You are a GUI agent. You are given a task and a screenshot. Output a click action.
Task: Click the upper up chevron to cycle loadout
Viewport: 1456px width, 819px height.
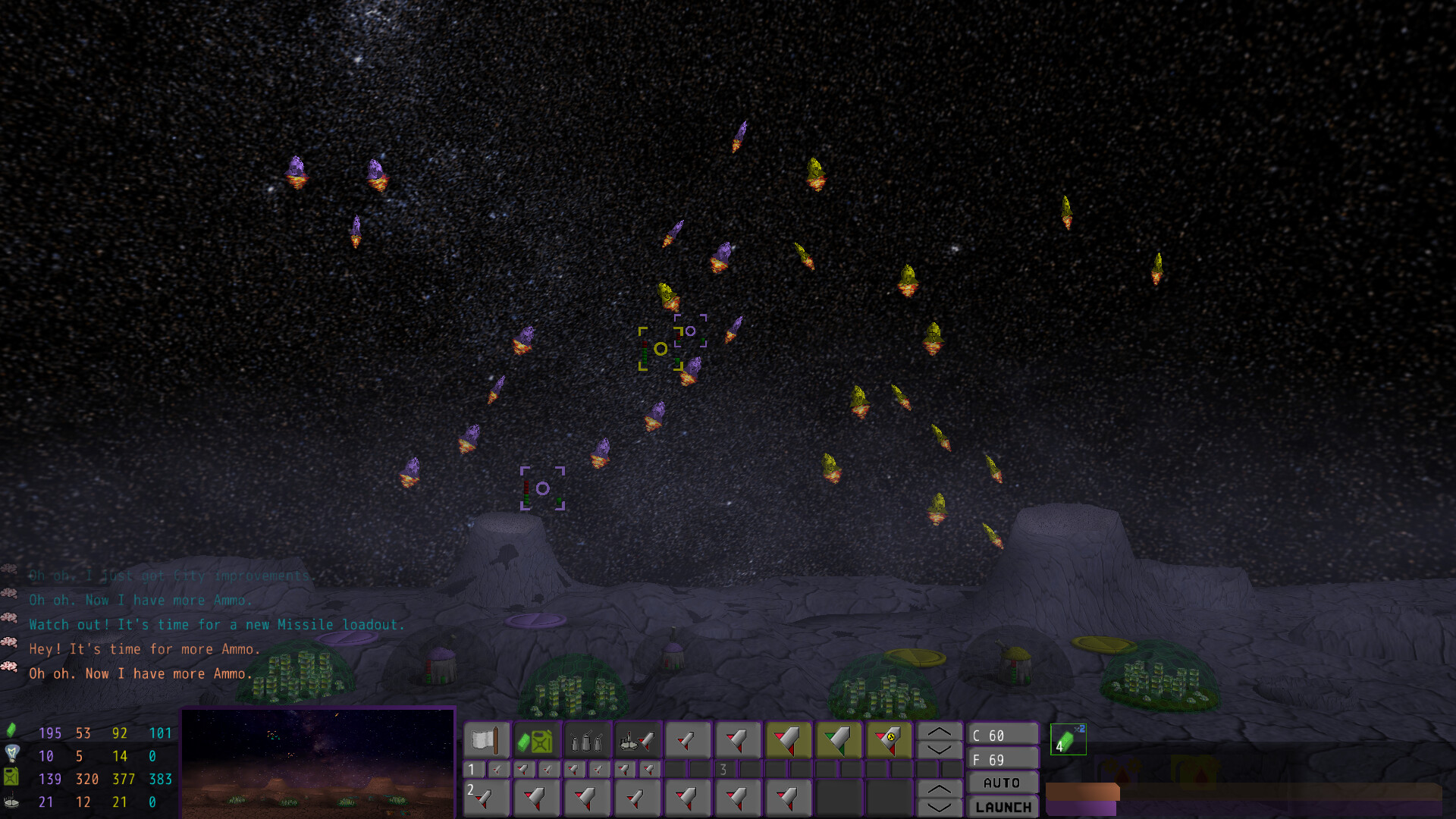point(940,730)
